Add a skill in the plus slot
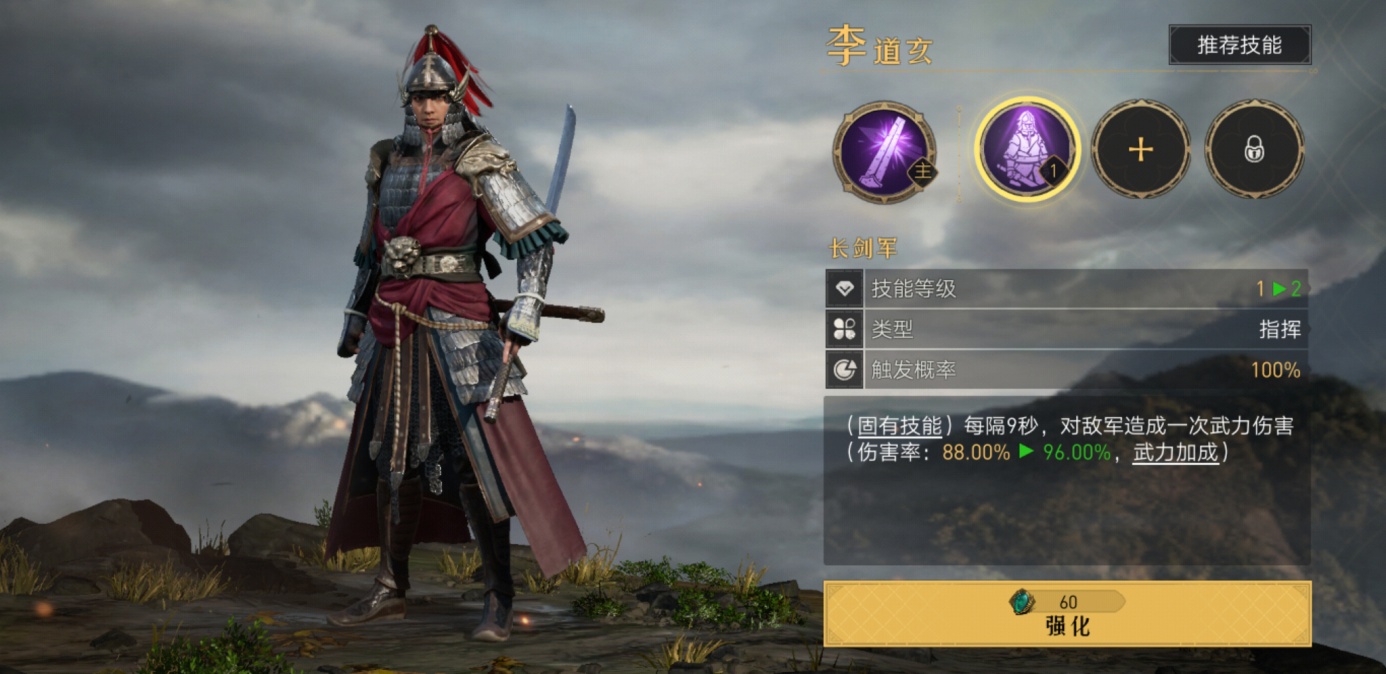 (1141, 150)
